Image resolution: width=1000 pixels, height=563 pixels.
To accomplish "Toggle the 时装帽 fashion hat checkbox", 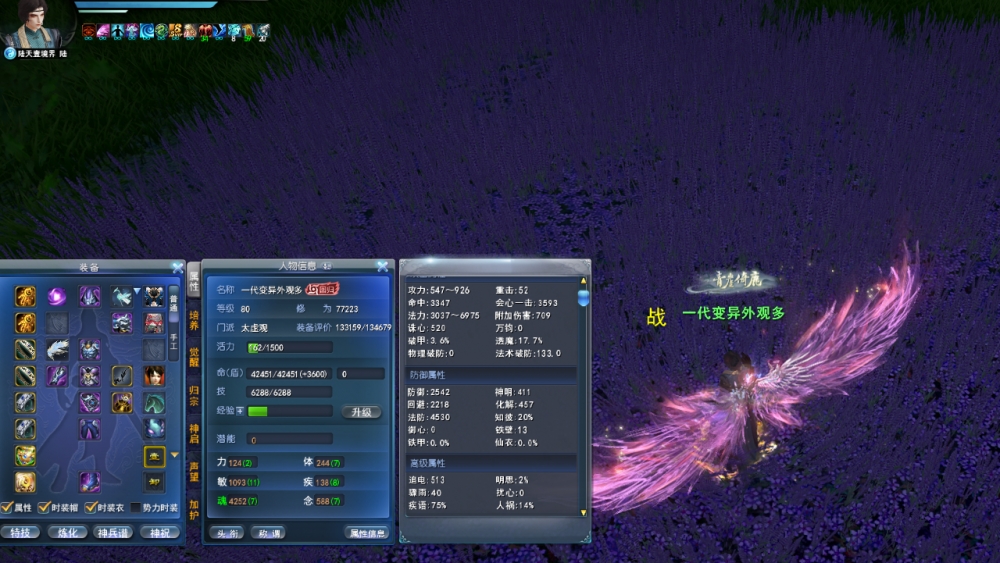I will tap(44, 508).
